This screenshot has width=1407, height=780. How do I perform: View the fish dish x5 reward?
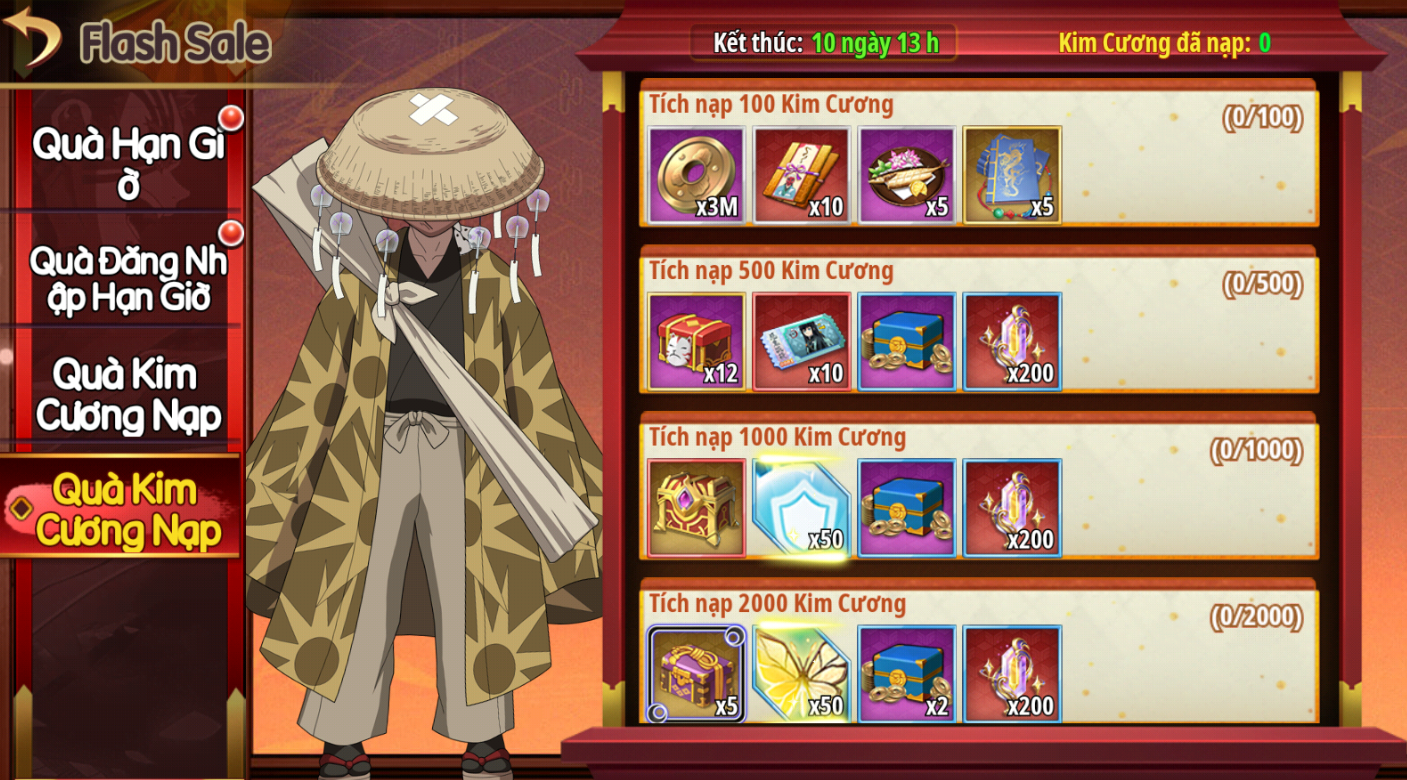point(906,175)
